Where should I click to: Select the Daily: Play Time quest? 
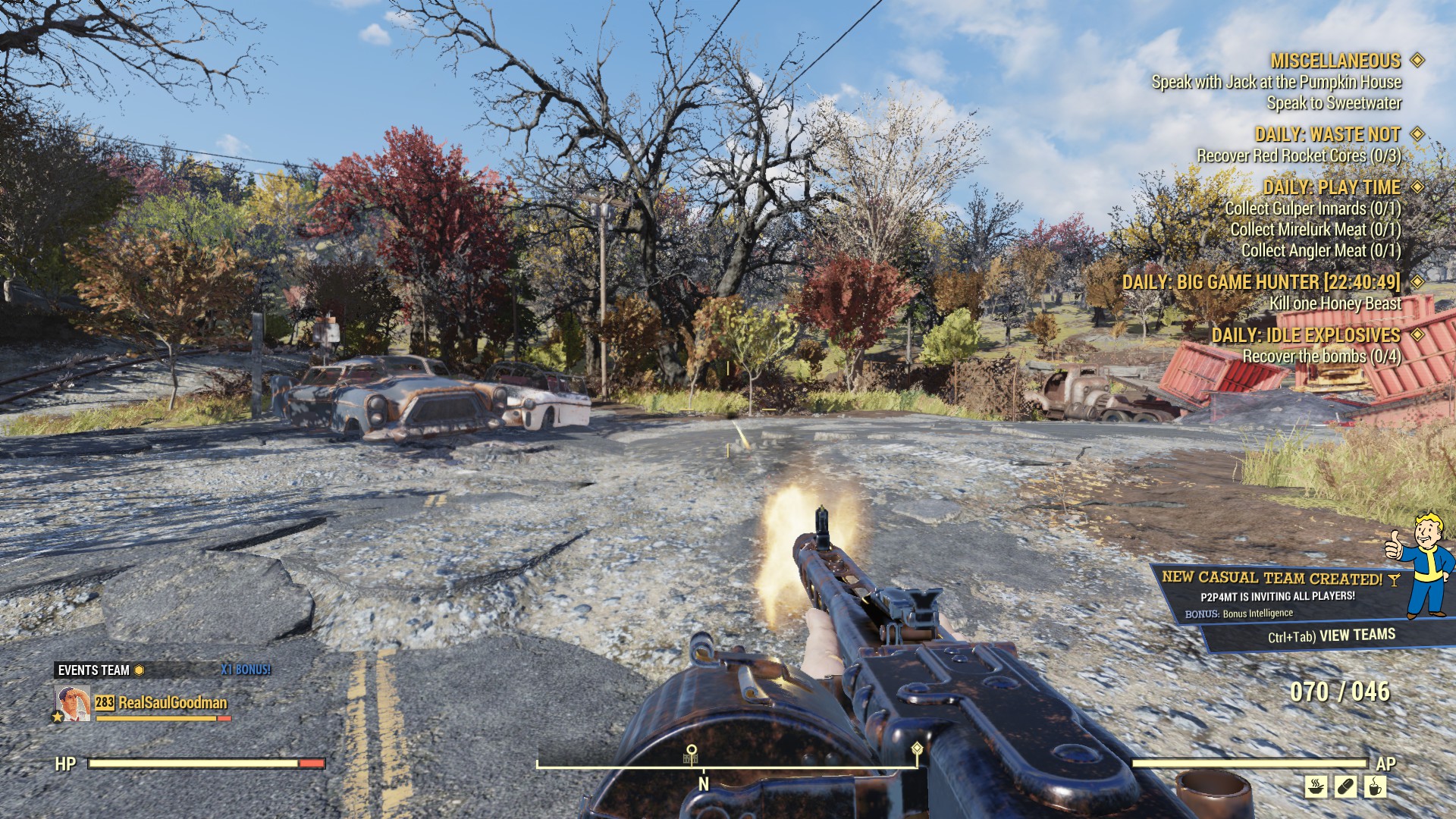tap(1331, 187)
